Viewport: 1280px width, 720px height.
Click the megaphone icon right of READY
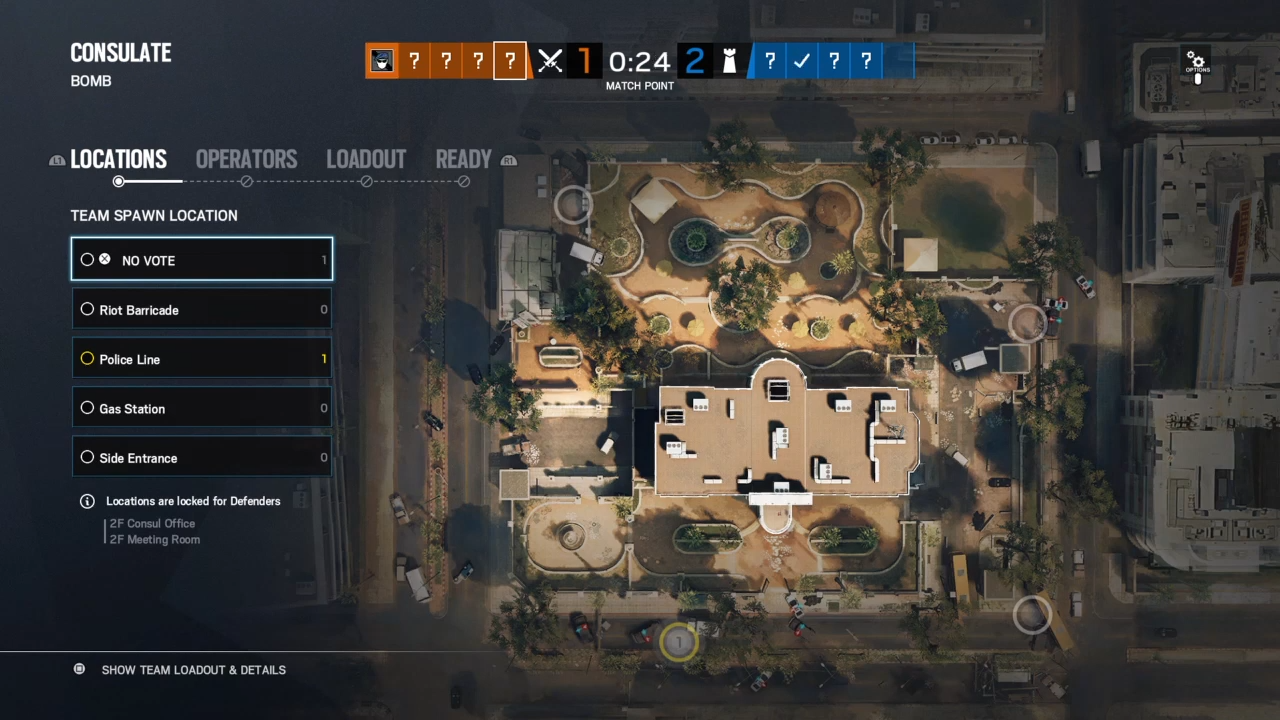pos(509,160)
